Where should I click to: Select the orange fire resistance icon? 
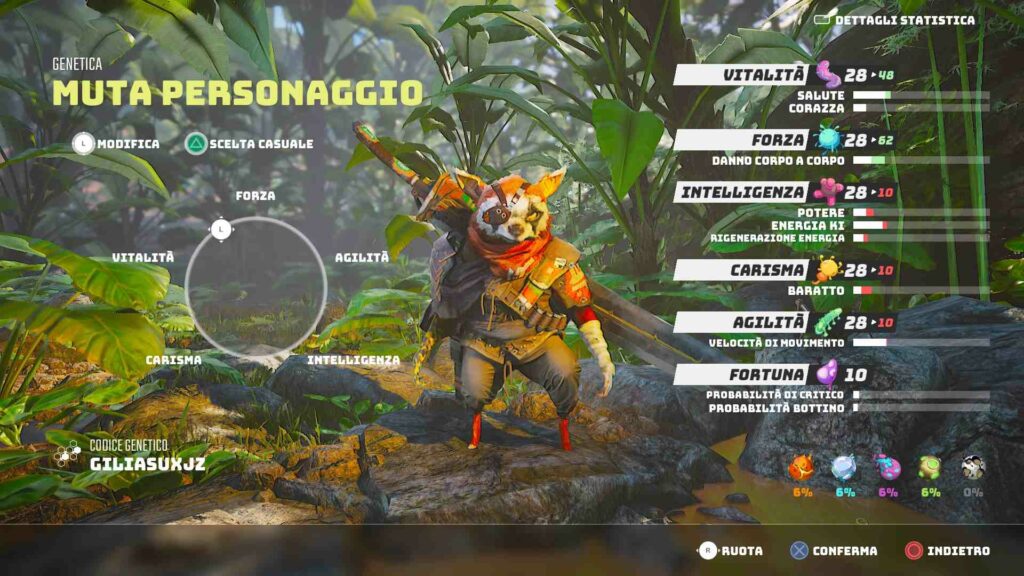(x=802, y=468)
